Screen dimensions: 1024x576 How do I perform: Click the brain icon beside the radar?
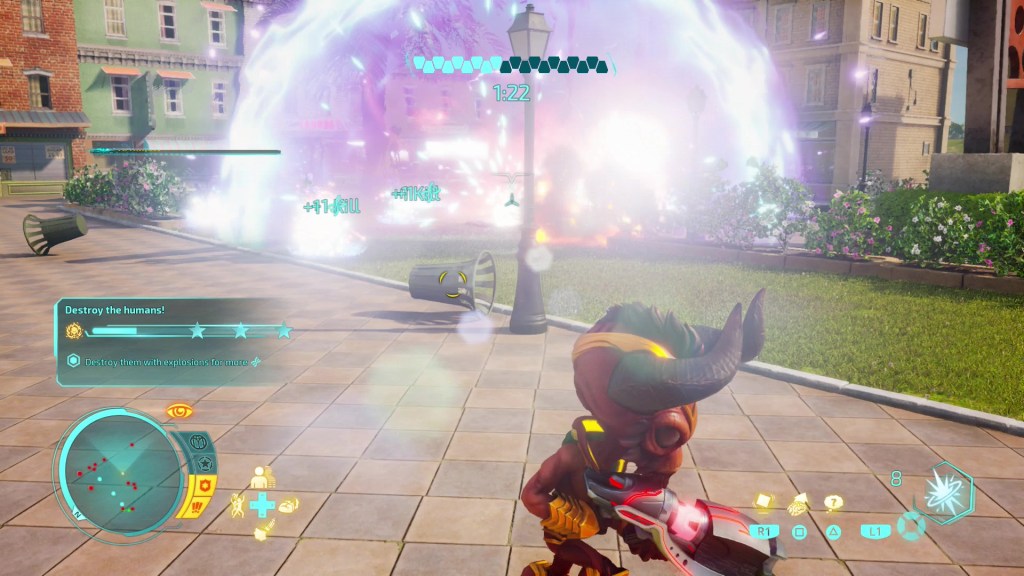[197, 441]
